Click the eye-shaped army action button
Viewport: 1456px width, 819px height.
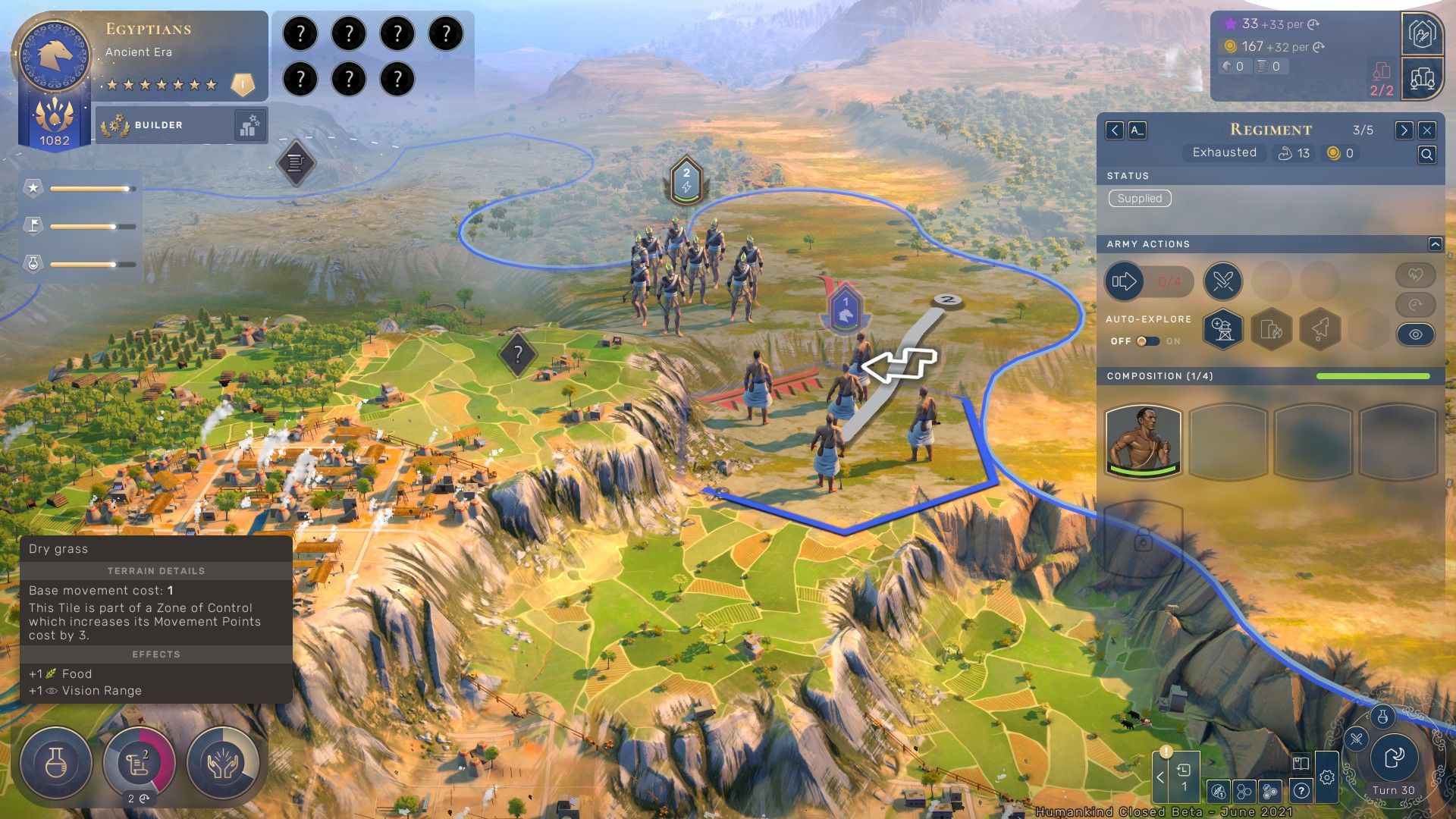(x=1415, y=334)
